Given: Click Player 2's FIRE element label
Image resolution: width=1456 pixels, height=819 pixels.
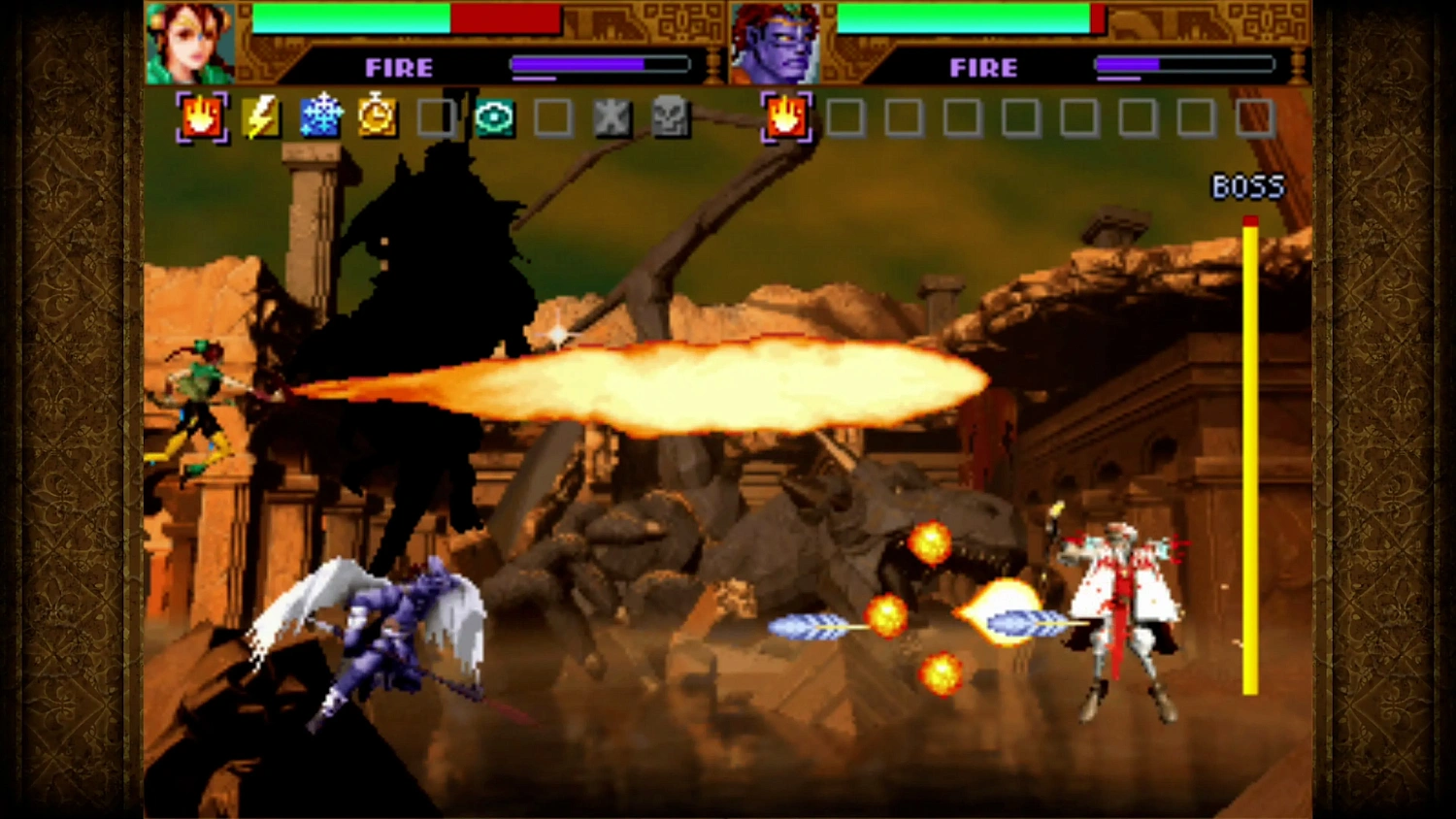Looking at the screenshot, I should pyautogui.click(x=983, y=67).
